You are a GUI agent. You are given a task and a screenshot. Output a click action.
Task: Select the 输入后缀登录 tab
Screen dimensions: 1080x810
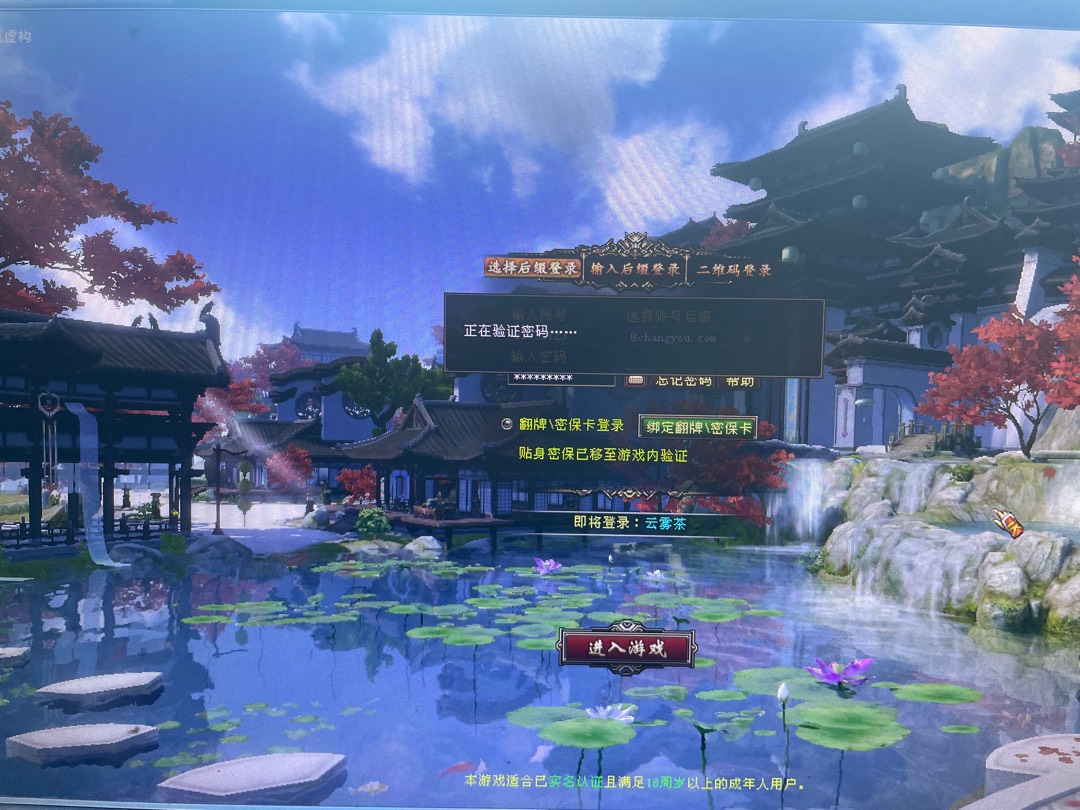(x=635, y=269)
